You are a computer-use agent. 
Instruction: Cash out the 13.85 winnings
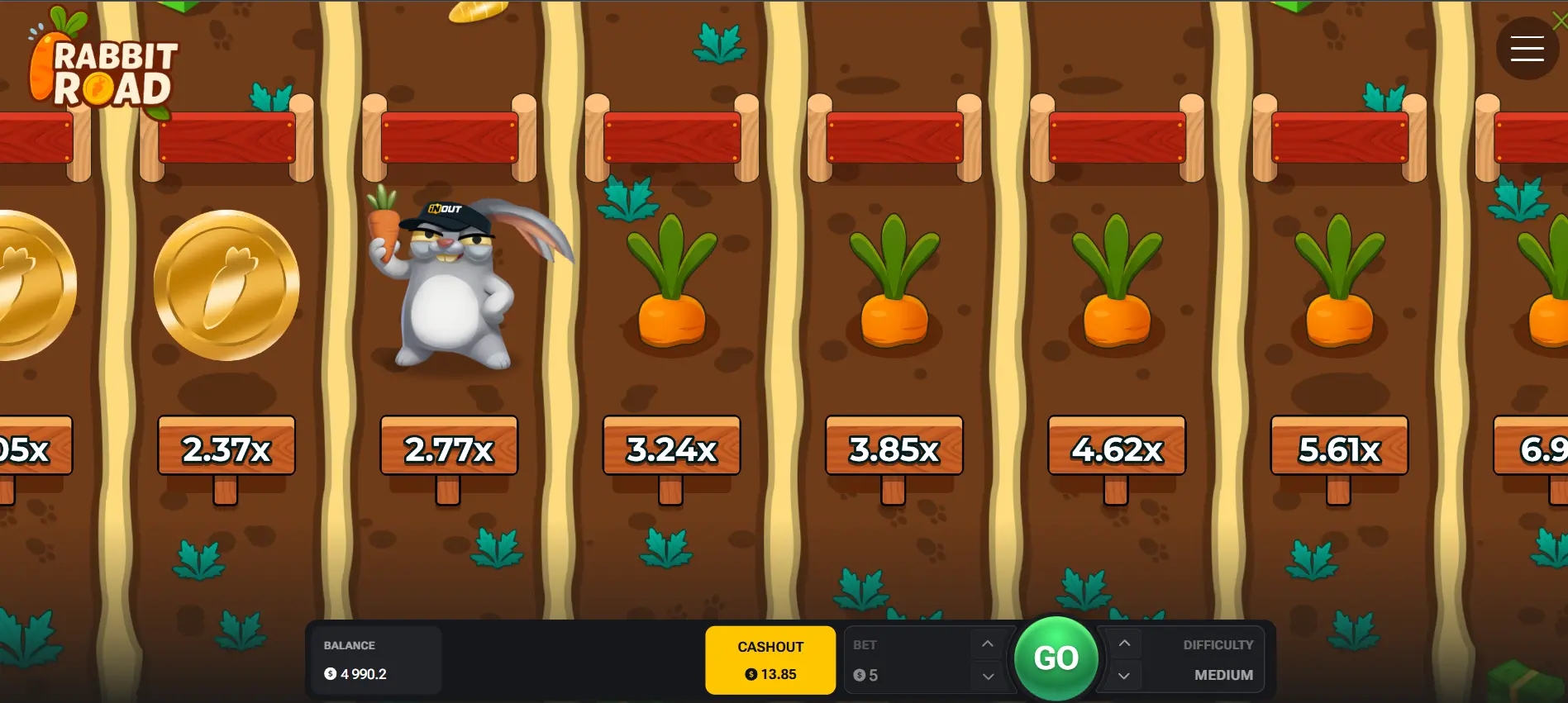[x=770, y=660]
